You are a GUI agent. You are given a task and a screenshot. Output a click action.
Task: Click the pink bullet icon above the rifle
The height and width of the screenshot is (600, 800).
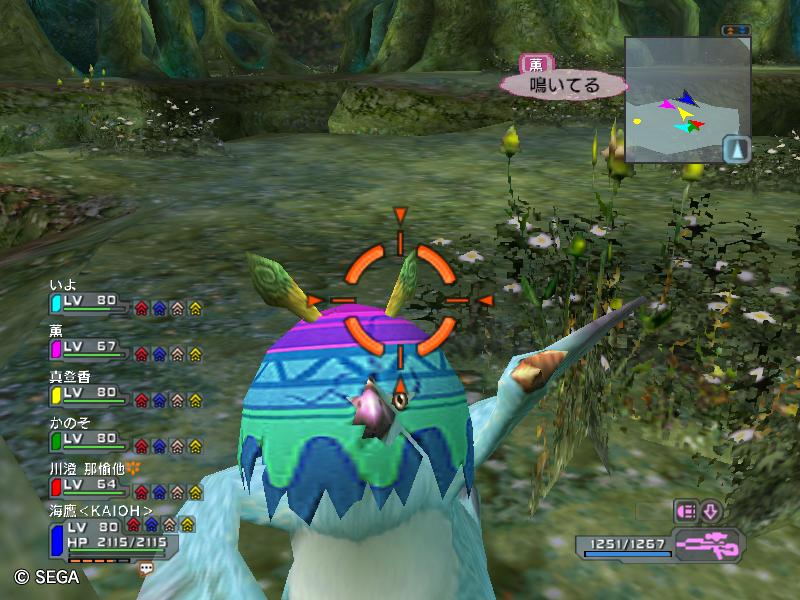click(x=687, y=511)
